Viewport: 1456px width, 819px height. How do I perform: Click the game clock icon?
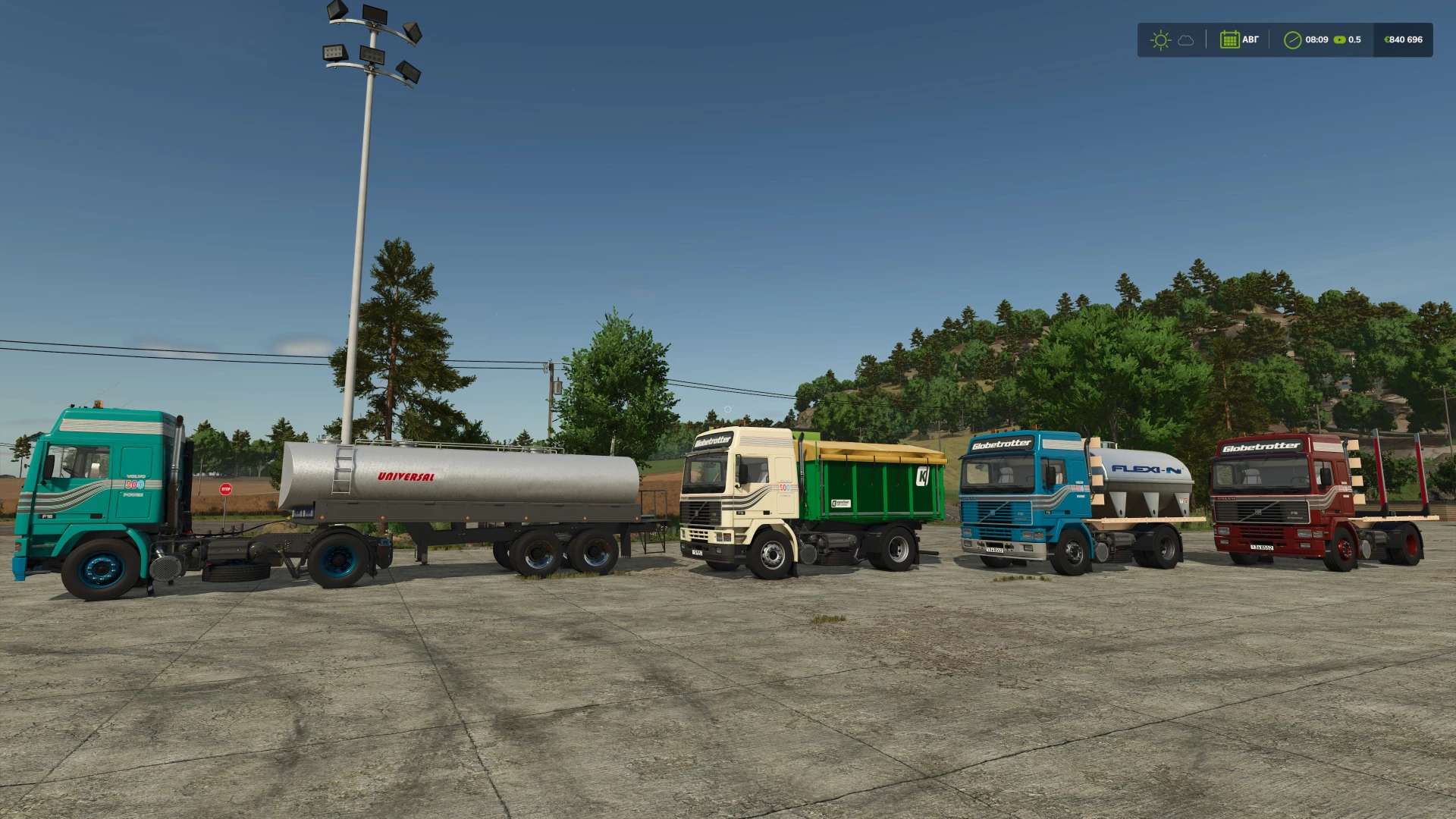[x=1292, y=39]
